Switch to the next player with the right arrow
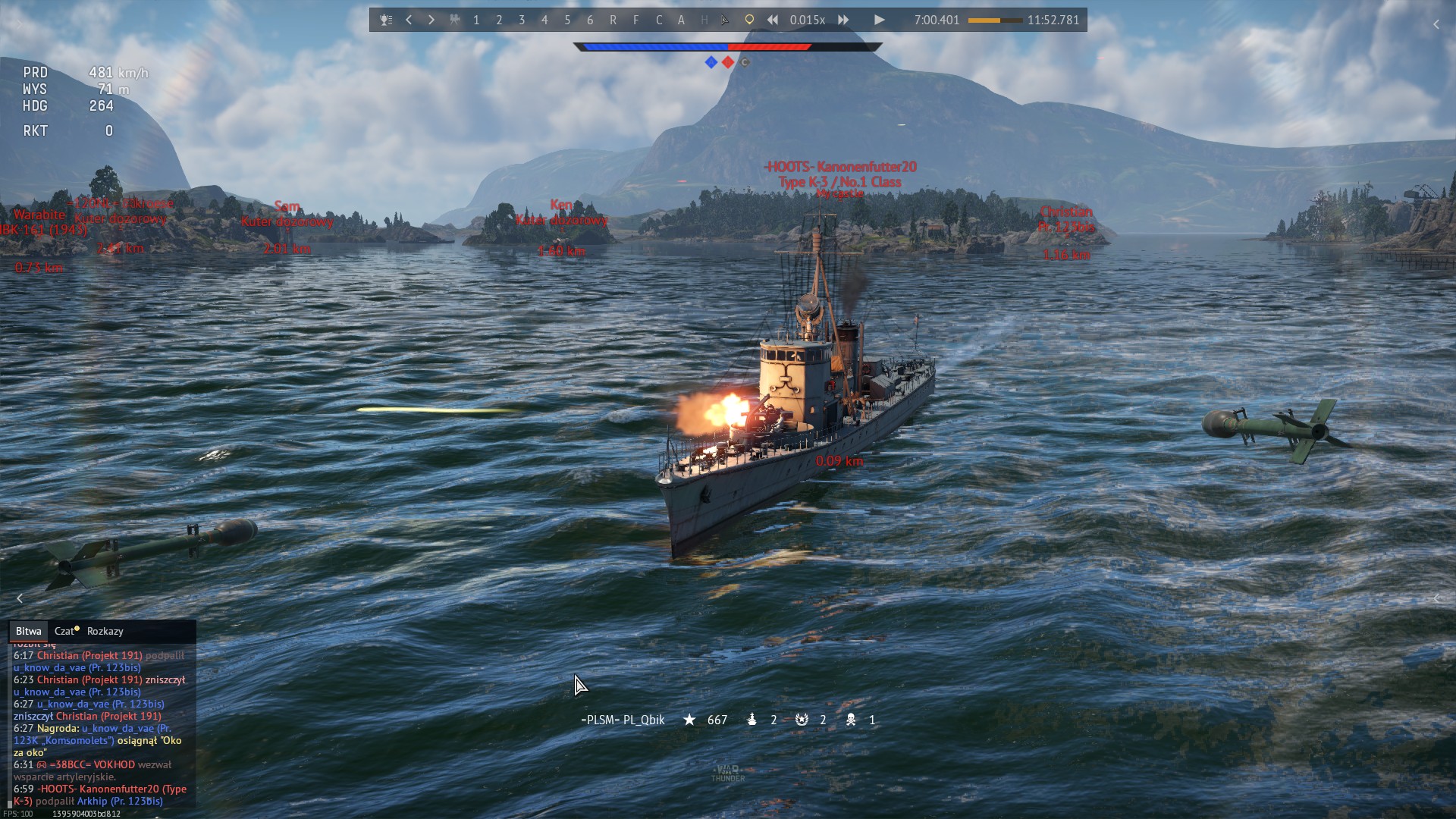The image size is (1456, 819). 431,20
